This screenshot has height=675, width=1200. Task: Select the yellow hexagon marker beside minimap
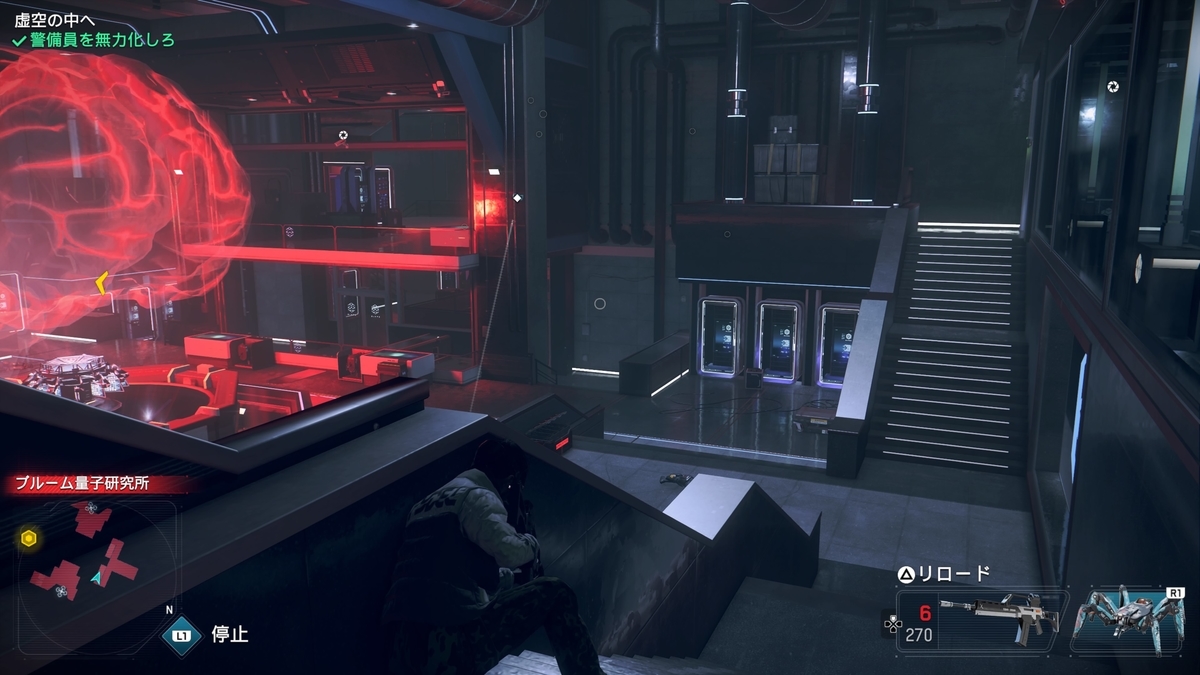tap(29, 539)
